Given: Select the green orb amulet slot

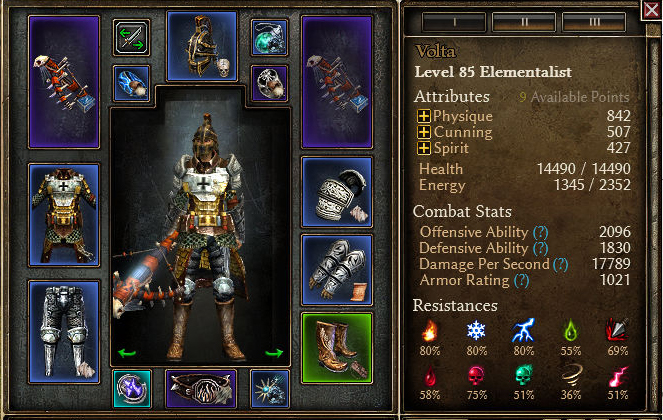Looking at the screenshot, I should 269,37.
